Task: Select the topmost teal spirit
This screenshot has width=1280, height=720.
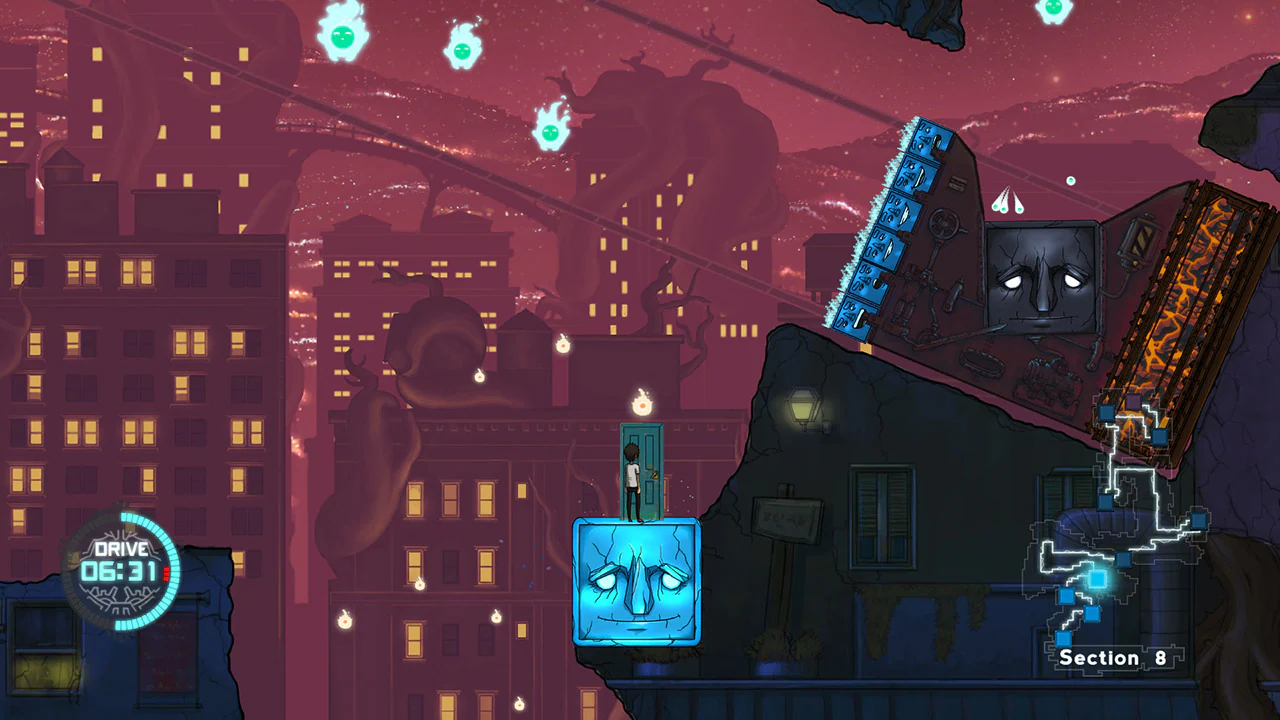Action: tap(1052, 12)
